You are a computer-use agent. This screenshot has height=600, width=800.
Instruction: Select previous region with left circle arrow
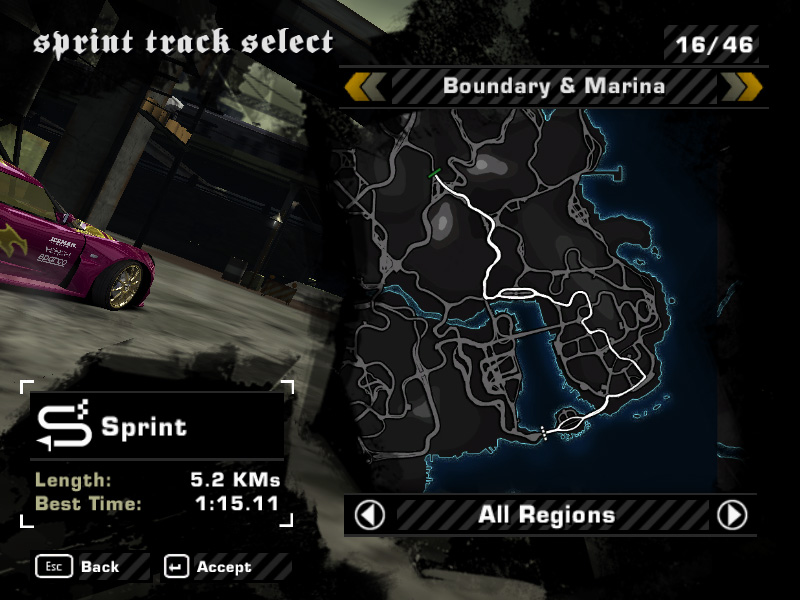click(370, 515)
